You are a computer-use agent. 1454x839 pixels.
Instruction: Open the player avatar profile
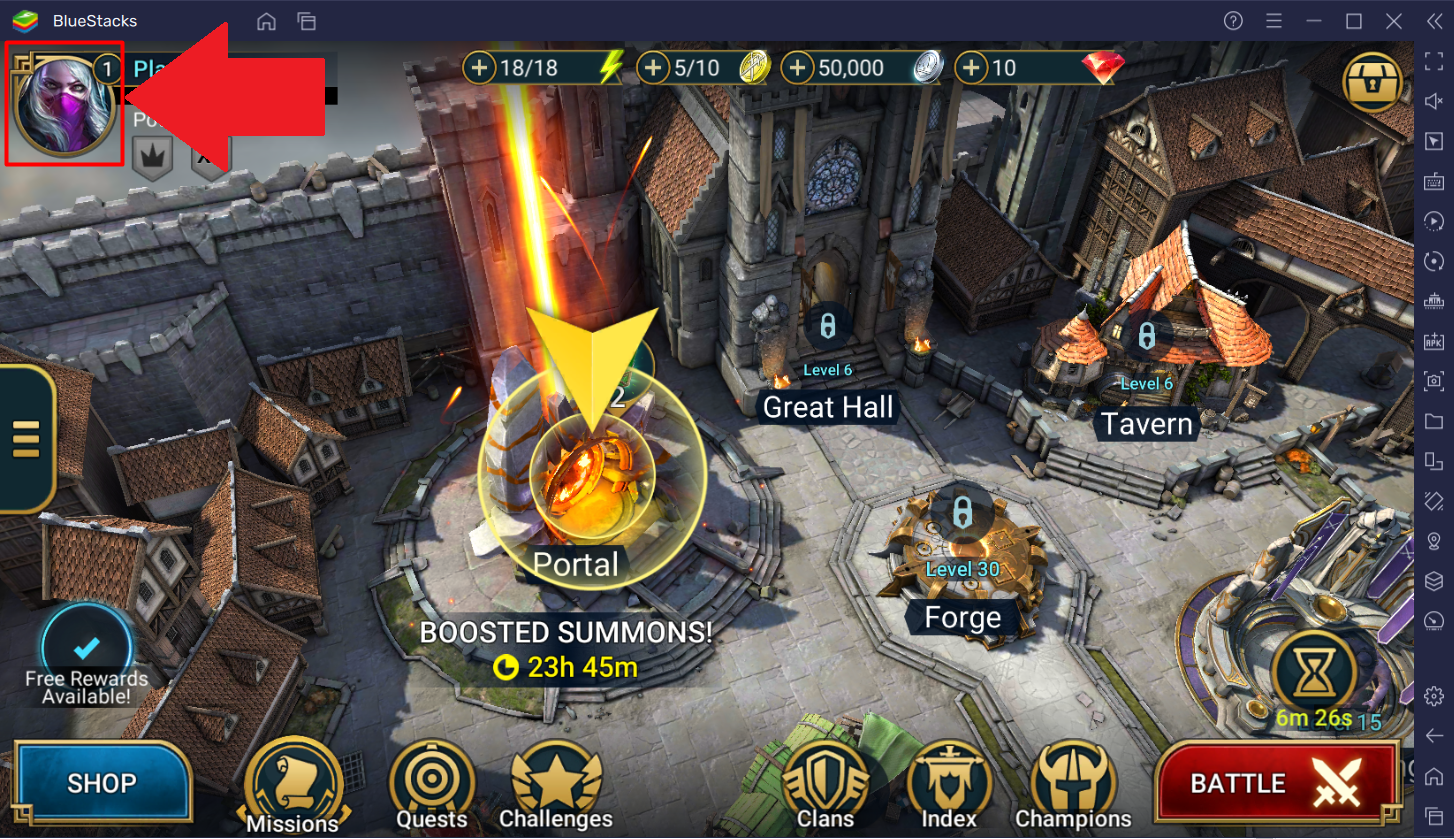click(x=64, y=104)
